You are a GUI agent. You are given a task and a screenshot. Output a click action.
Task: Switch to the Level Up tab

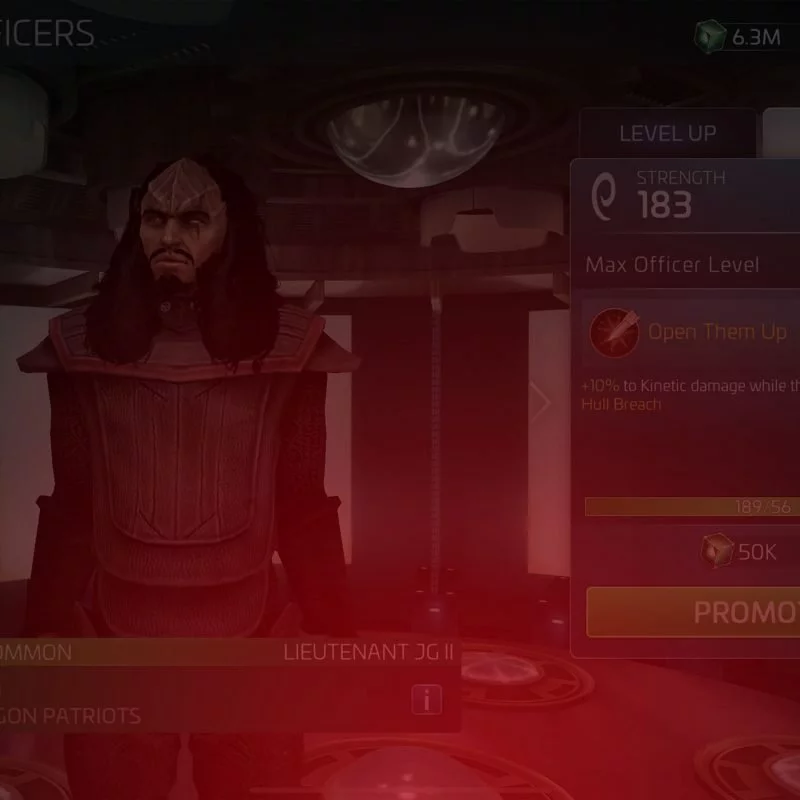coord(667,133)
